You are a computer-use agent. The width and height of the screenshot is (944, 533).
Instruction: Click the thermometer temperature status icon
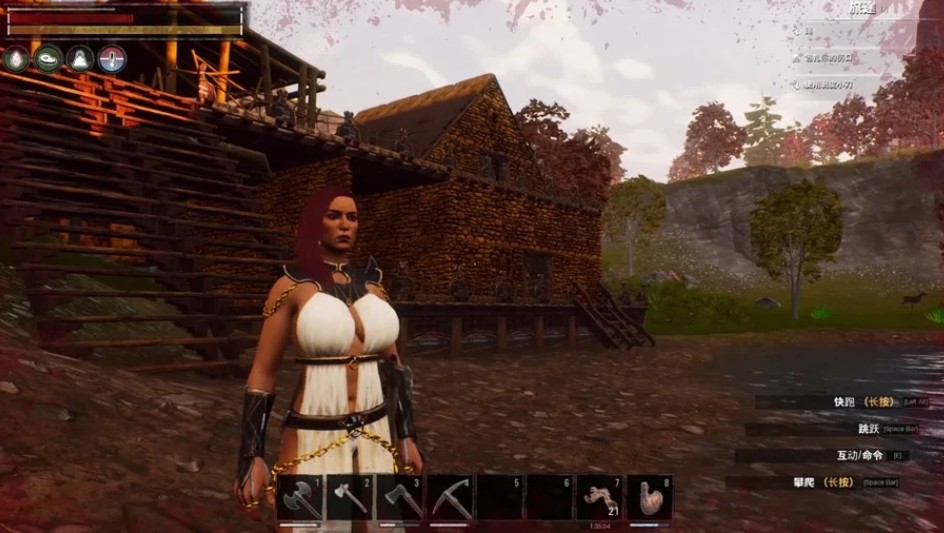click(x=112, y=59)
